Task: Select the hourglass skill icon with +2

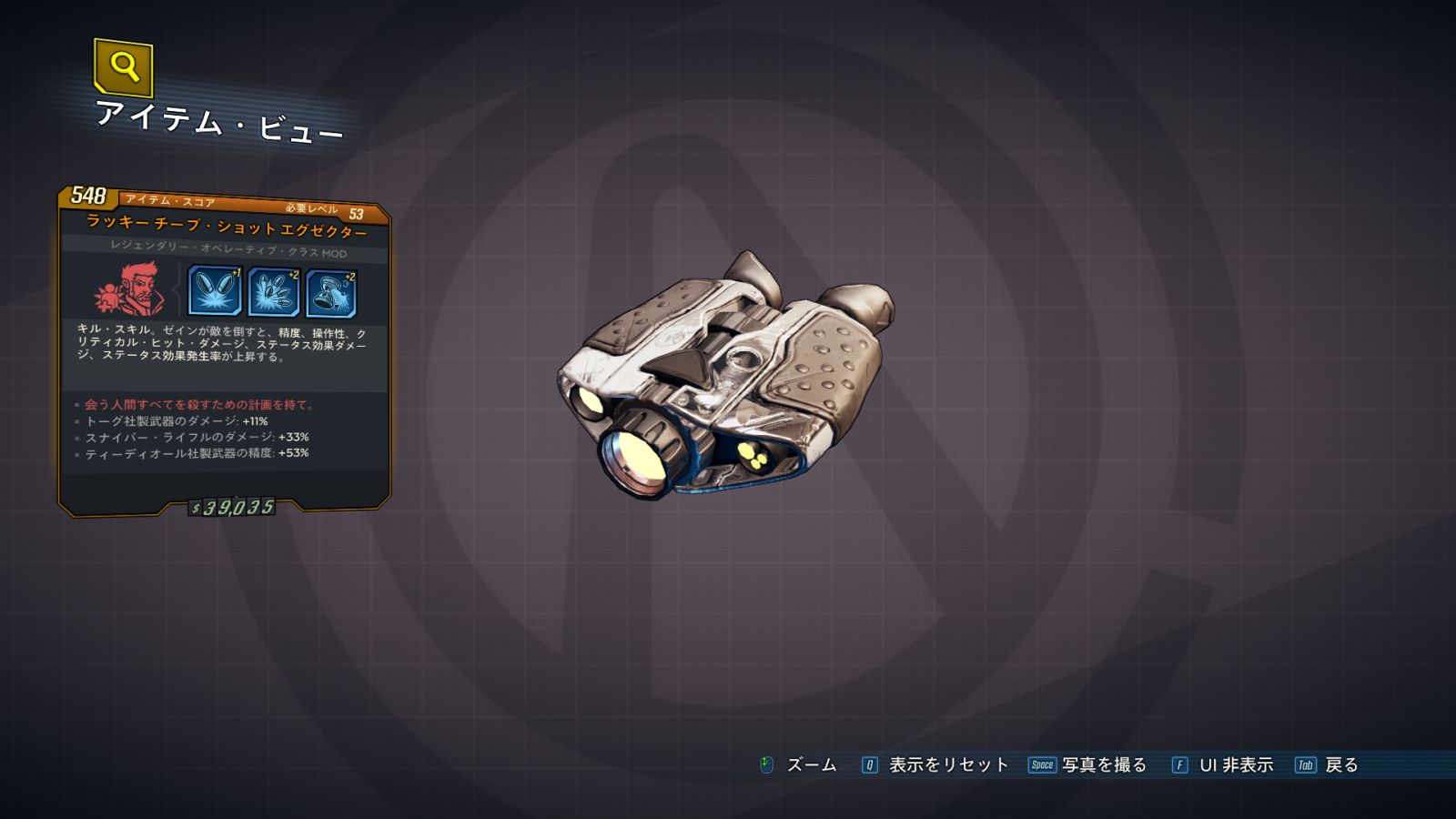Action: [x=332, y=293]
